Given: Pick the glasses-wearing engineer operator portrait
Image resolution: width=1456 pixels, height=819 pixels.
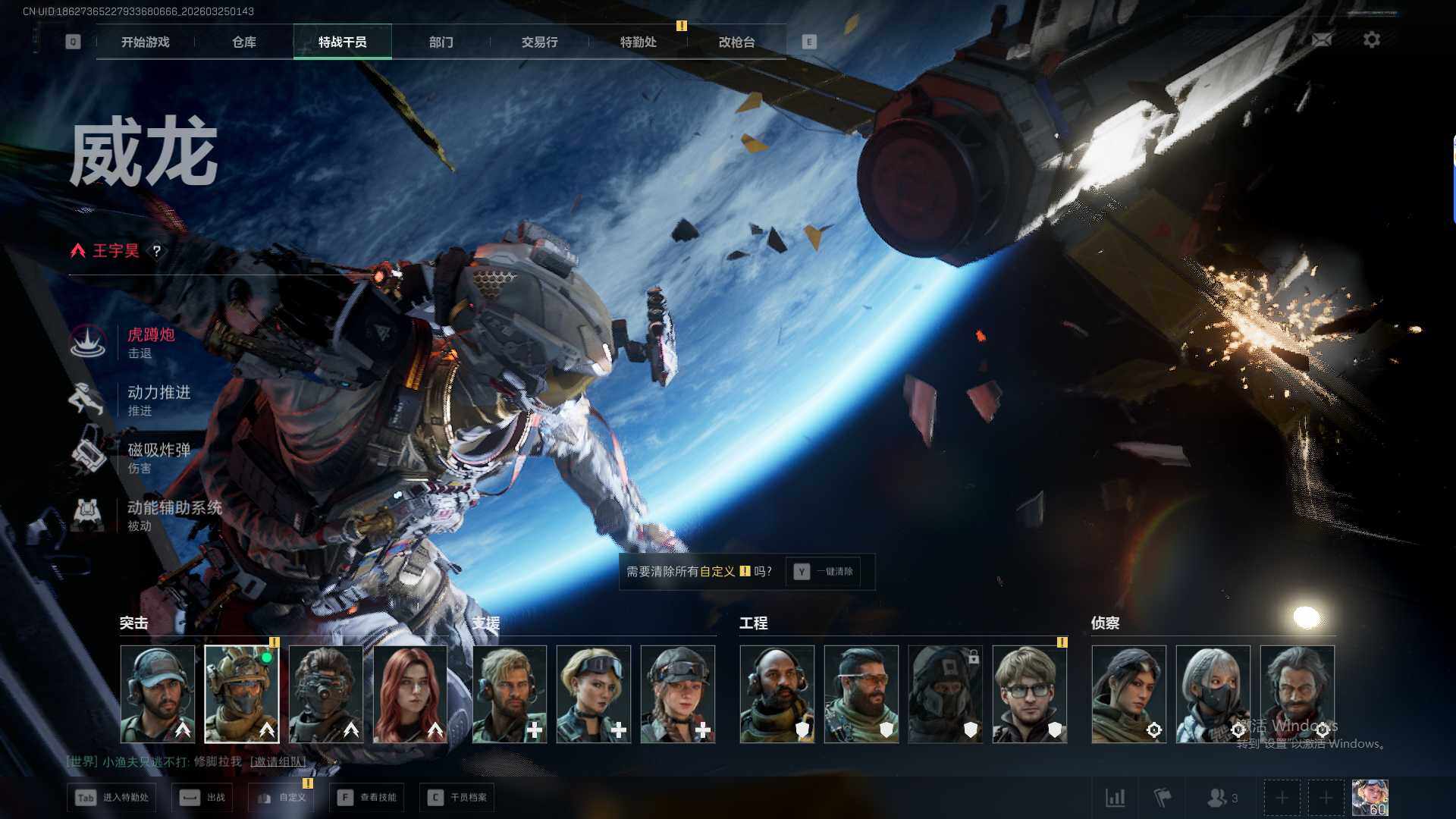Looking at the screenshot, I should click(1029, 694).
